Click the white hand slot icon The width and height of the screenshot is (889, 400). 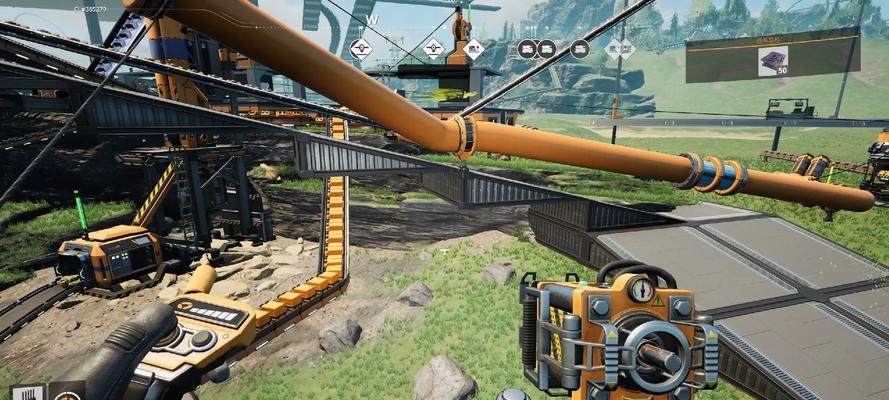(26, 393)
